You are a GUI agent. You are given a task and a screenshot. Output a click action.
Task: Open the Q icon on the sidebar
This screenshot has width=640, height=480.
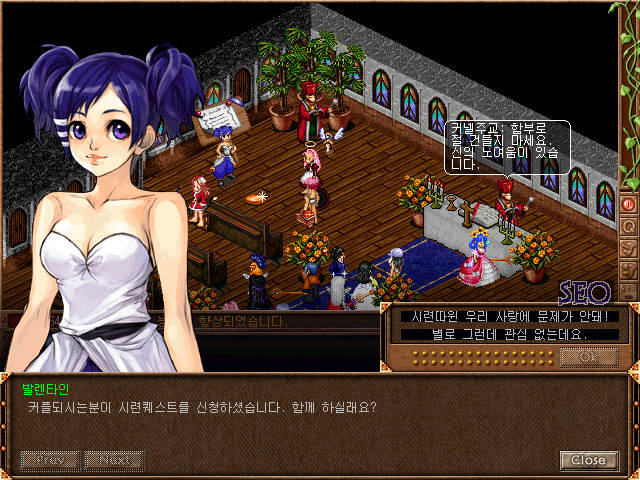coord(629,226)
